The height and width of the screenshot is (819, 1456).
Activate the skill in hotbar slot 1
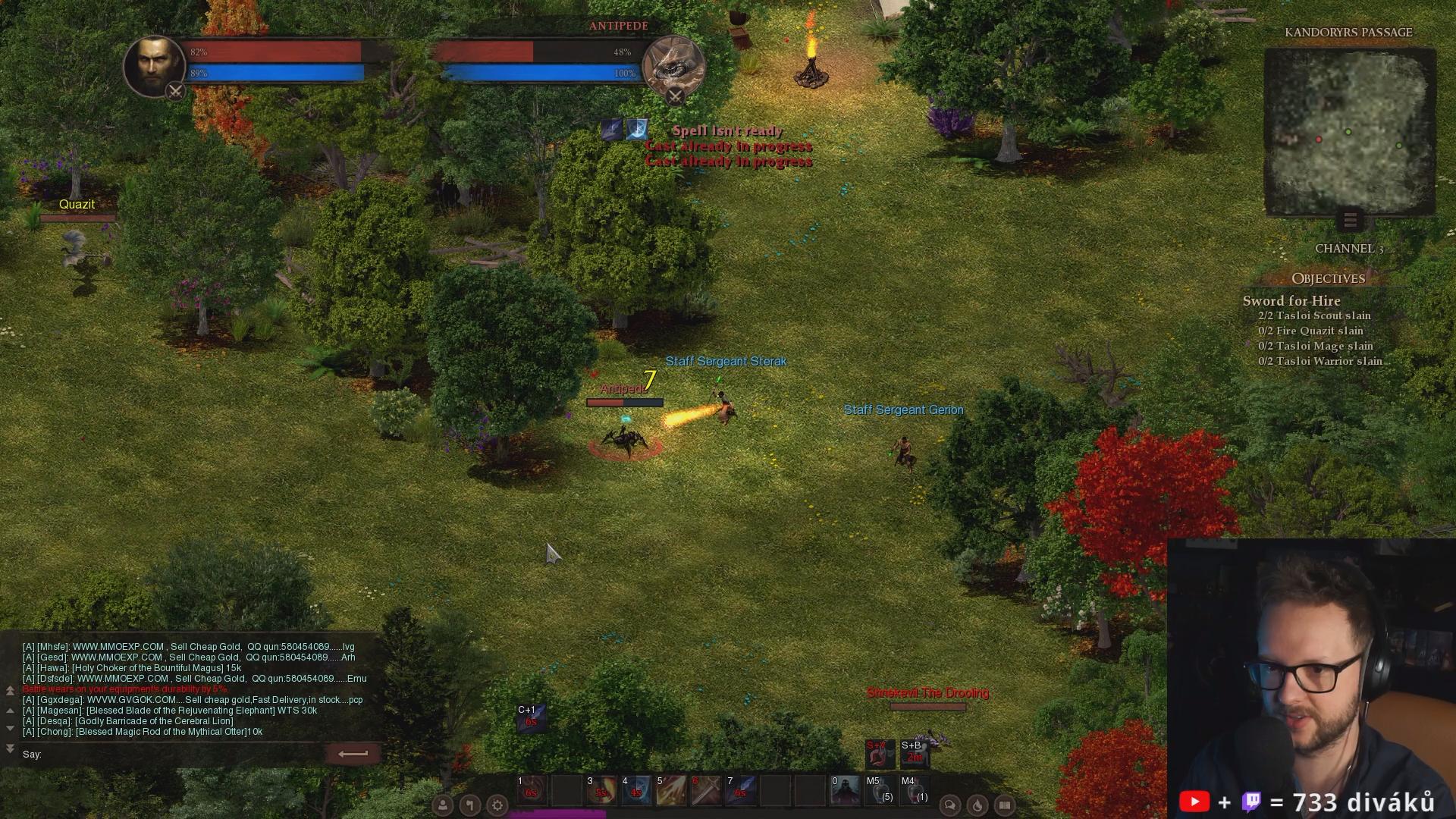pos(532,790)
